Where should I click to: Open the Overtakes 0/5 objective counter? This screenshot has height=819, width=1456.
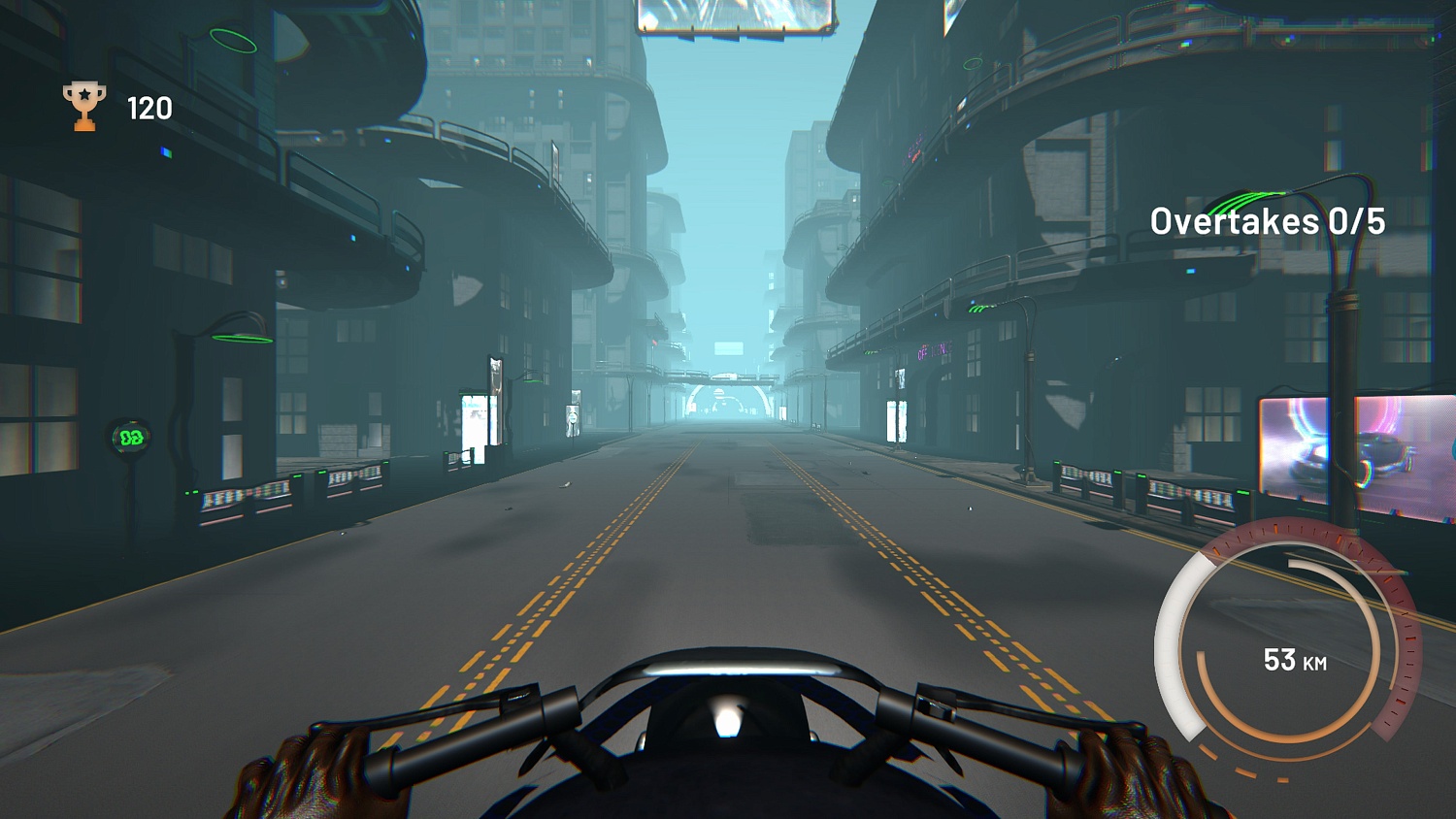[x=1267, y=221]
